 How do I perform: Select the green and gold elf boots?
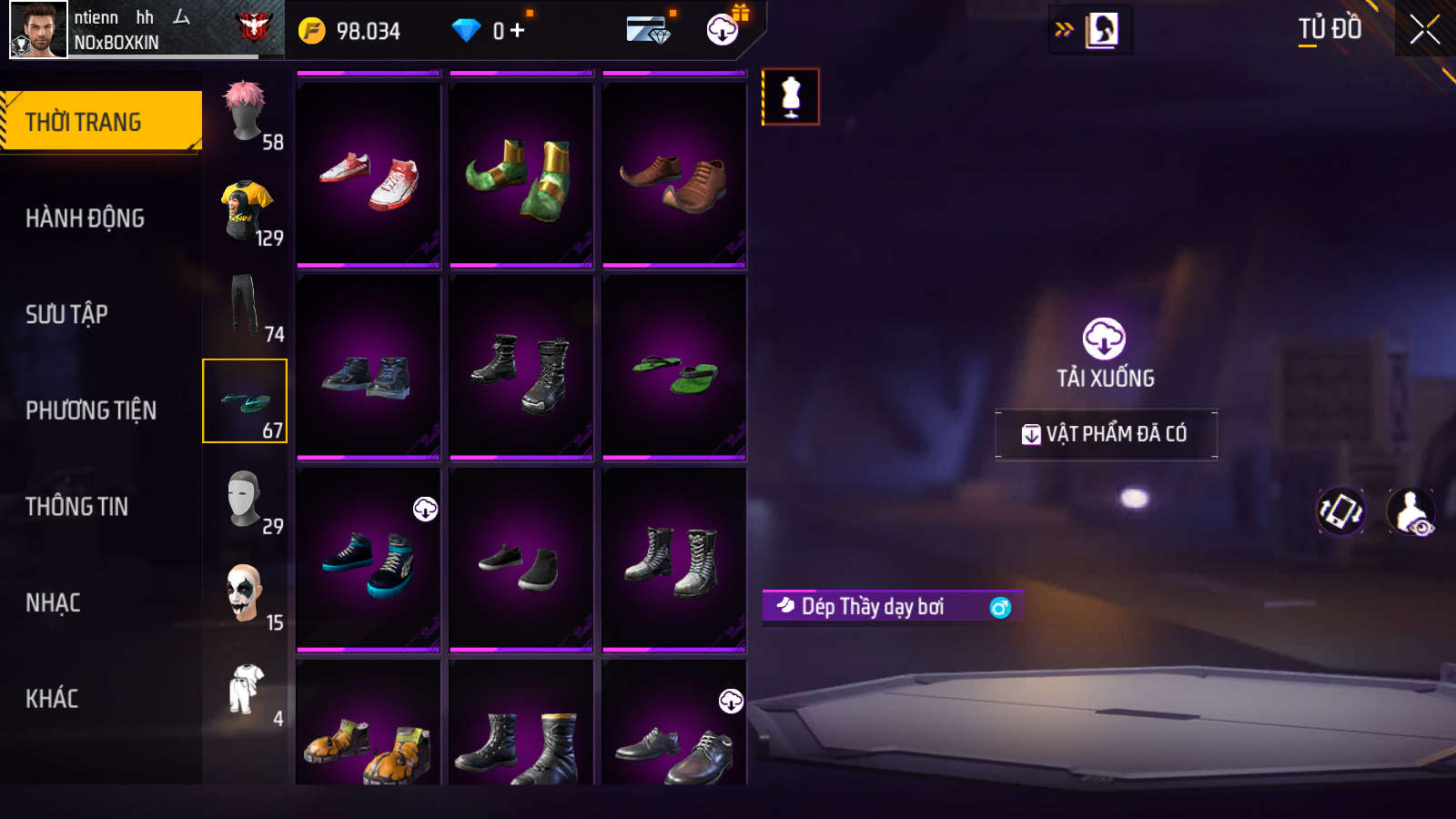click(521, 175)
